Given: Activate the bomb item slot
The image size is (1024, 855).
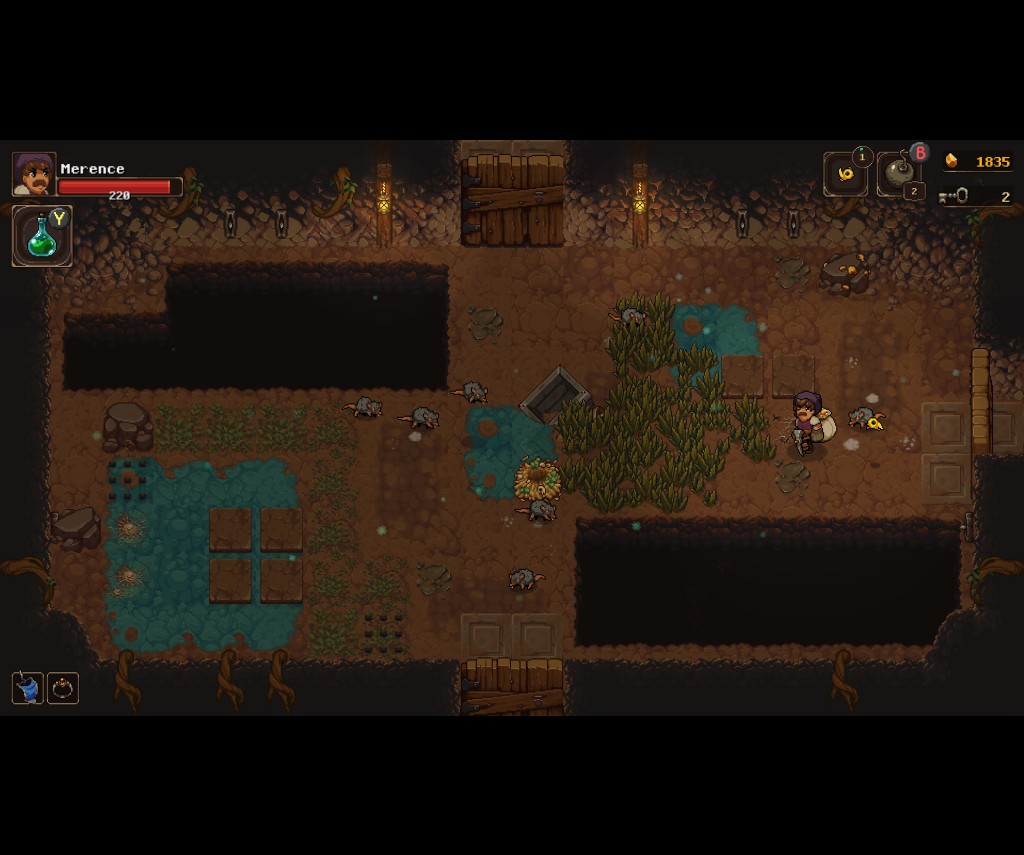Looking at the screenshot, I should point(898,175).
